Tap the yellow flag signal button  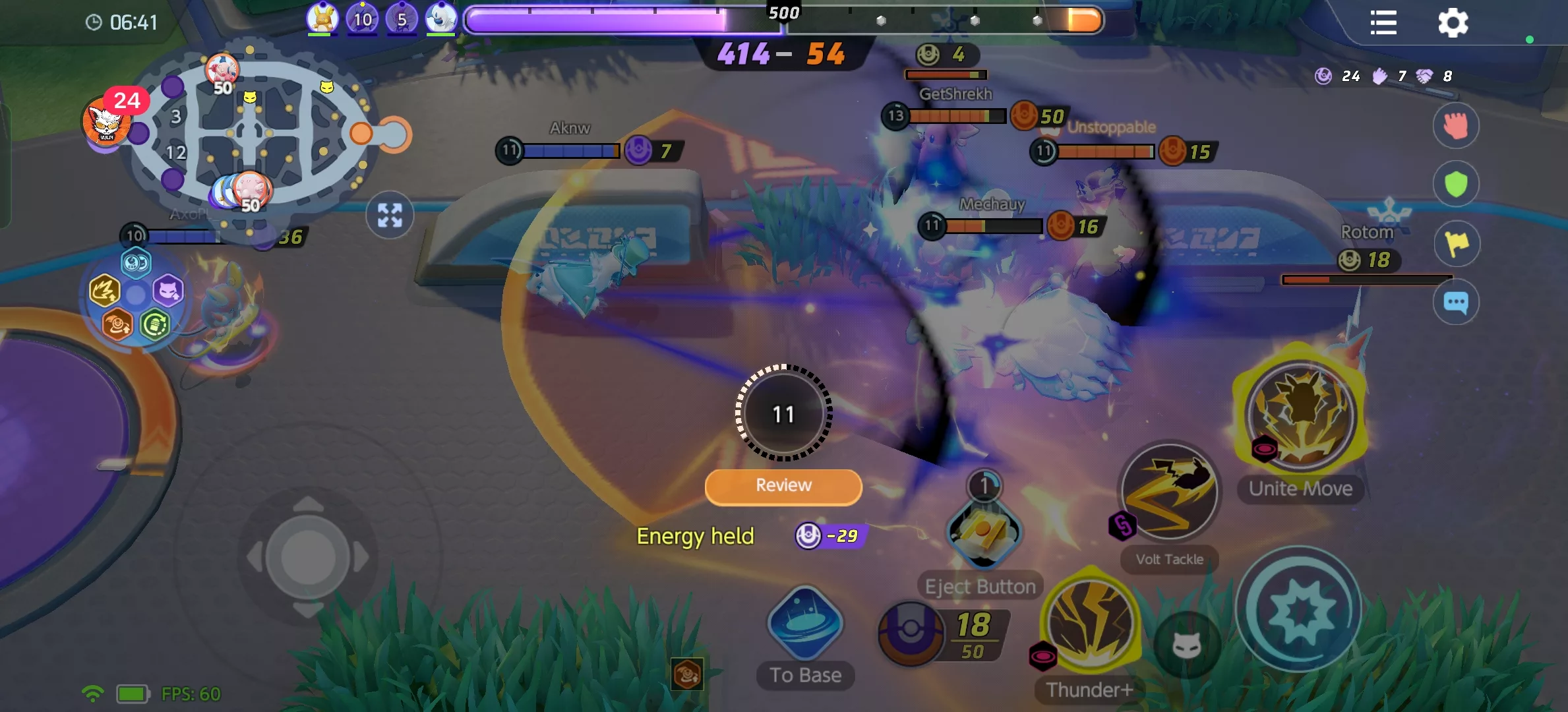(x=1456, y=243)
